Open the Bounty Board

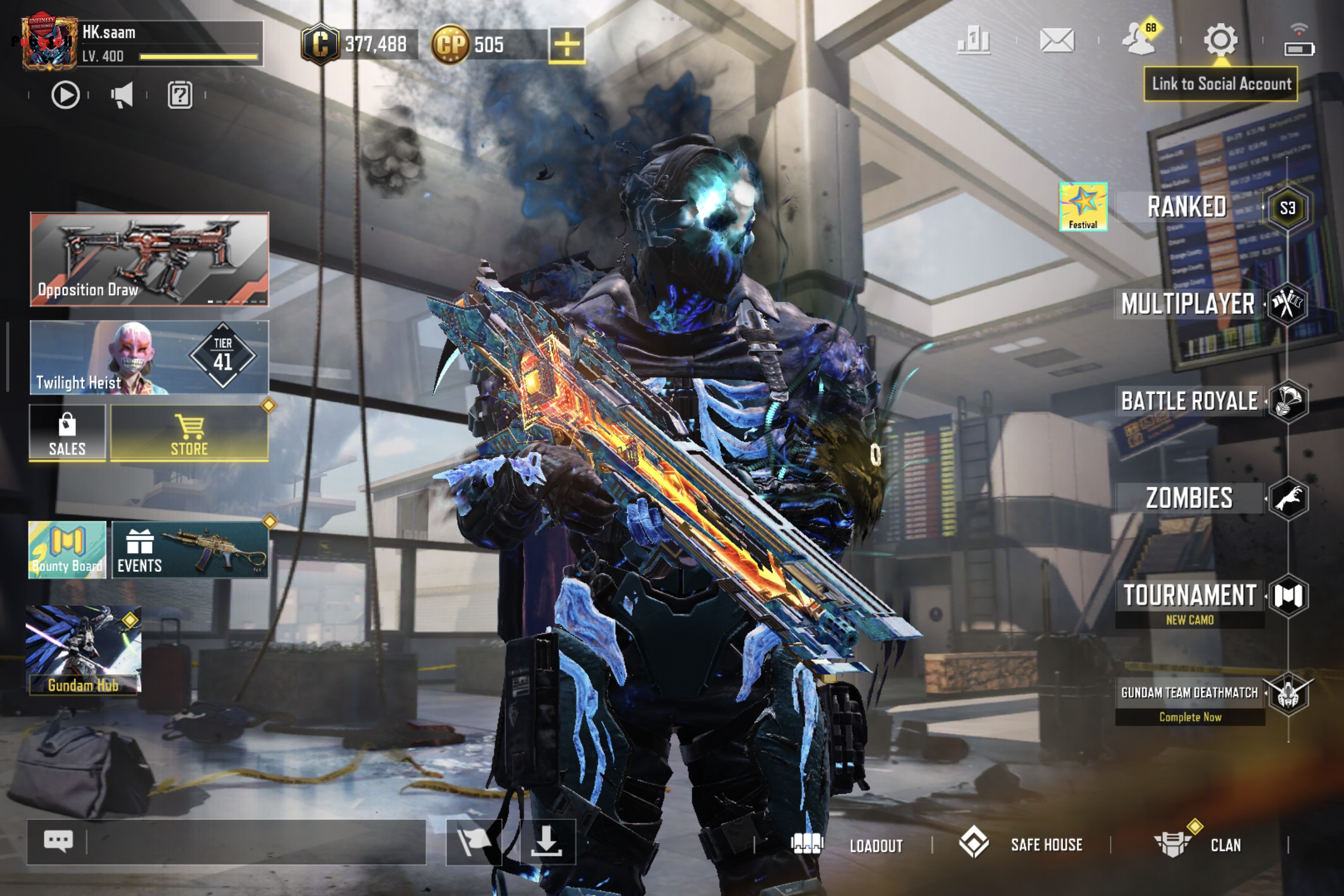tap(67, 550)
